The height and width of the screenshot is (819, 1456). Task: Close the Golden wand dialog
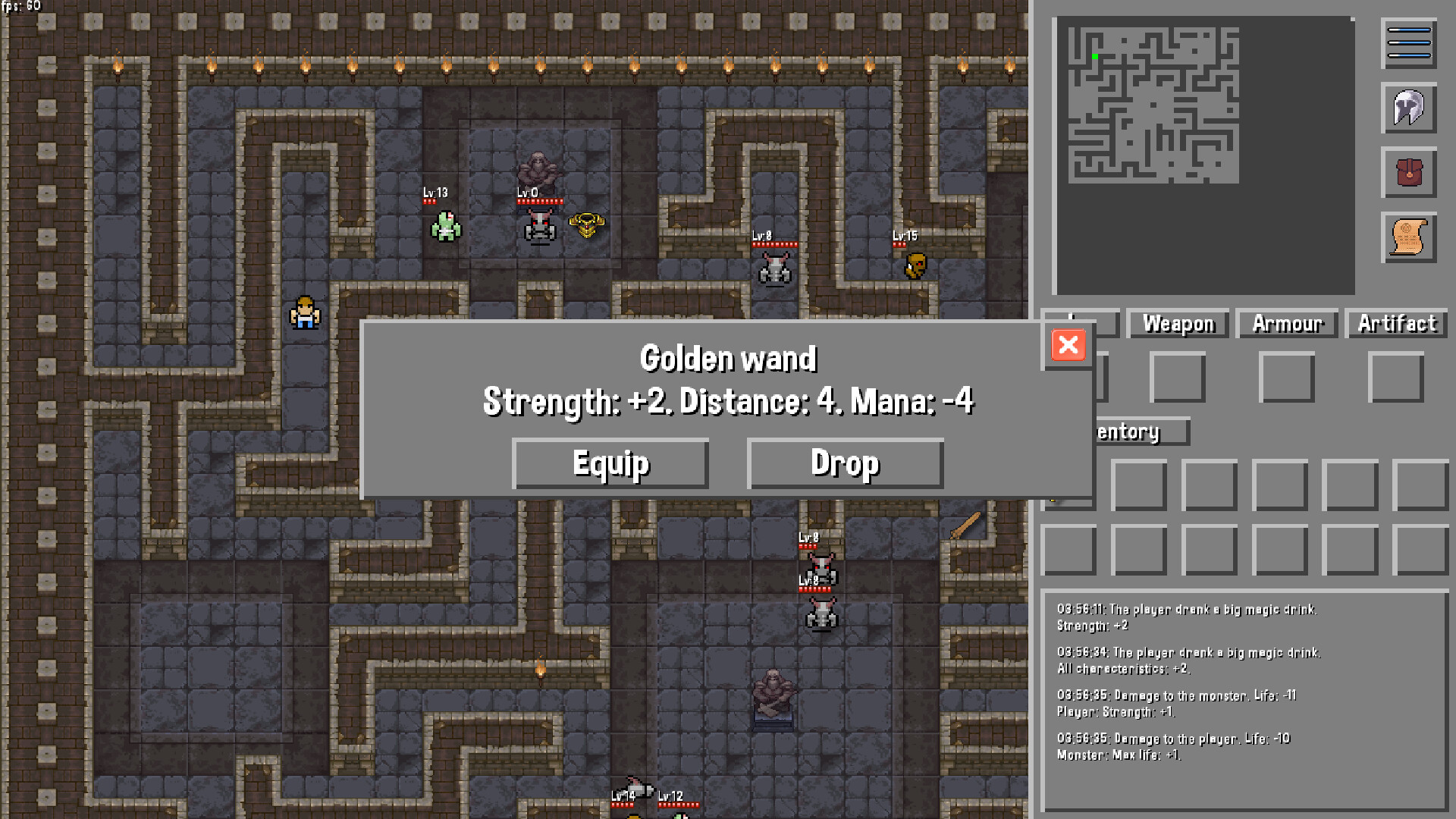click(1068, 346)
